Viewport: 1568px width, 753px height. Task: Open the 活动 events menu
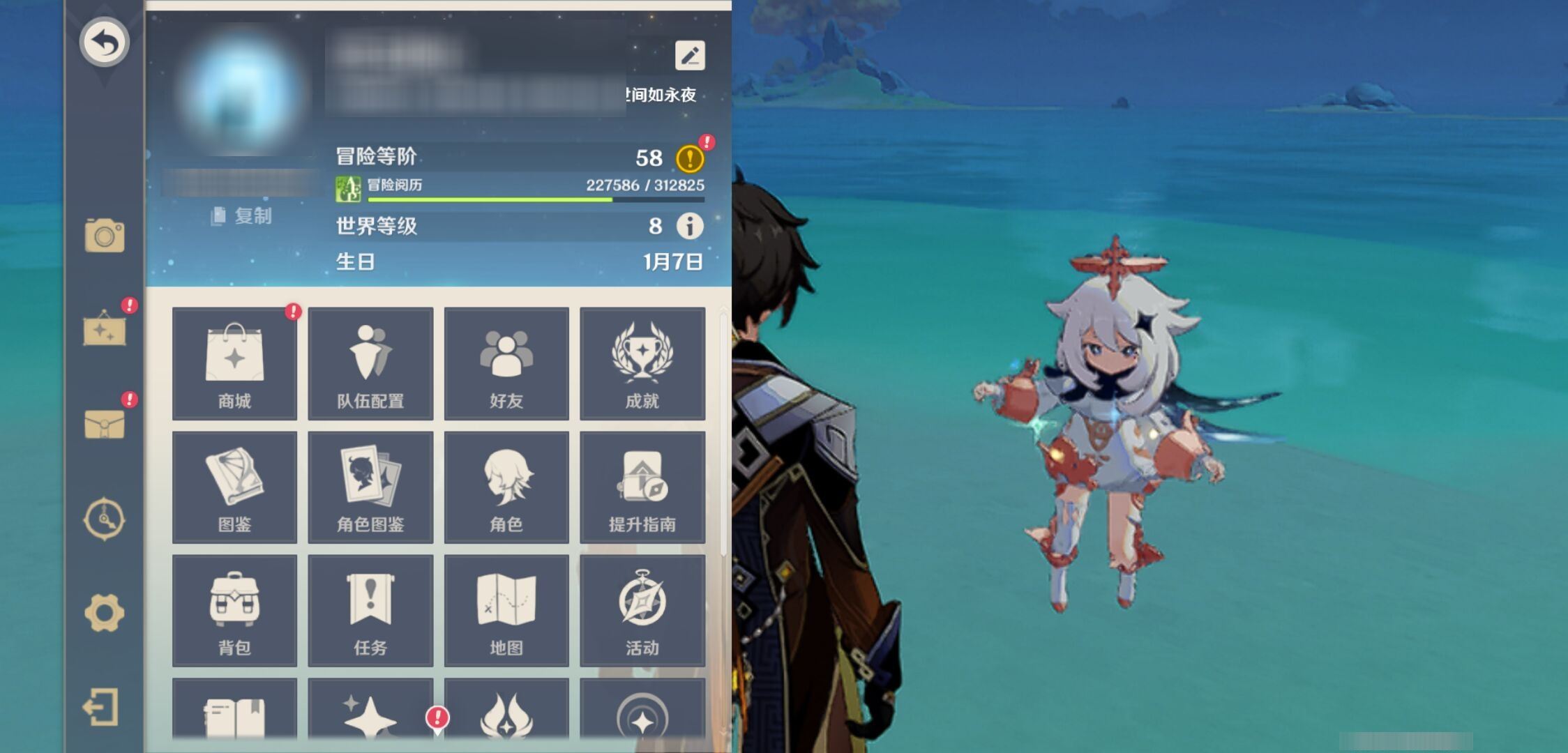pos(642,611)
